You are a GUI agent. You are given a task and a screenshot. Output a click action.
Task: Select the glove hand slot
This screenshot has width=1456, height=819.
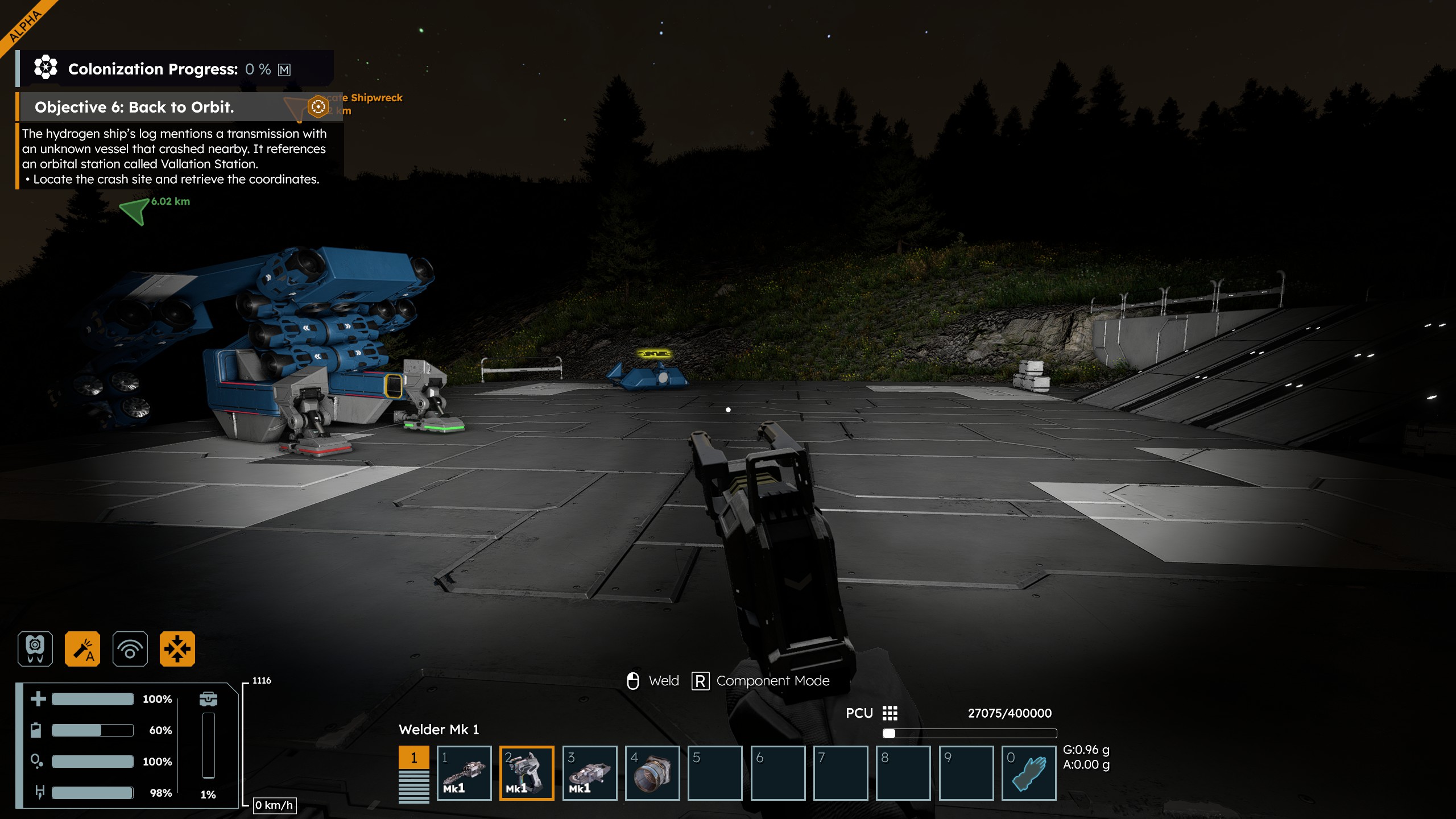tap(1029, 773)
